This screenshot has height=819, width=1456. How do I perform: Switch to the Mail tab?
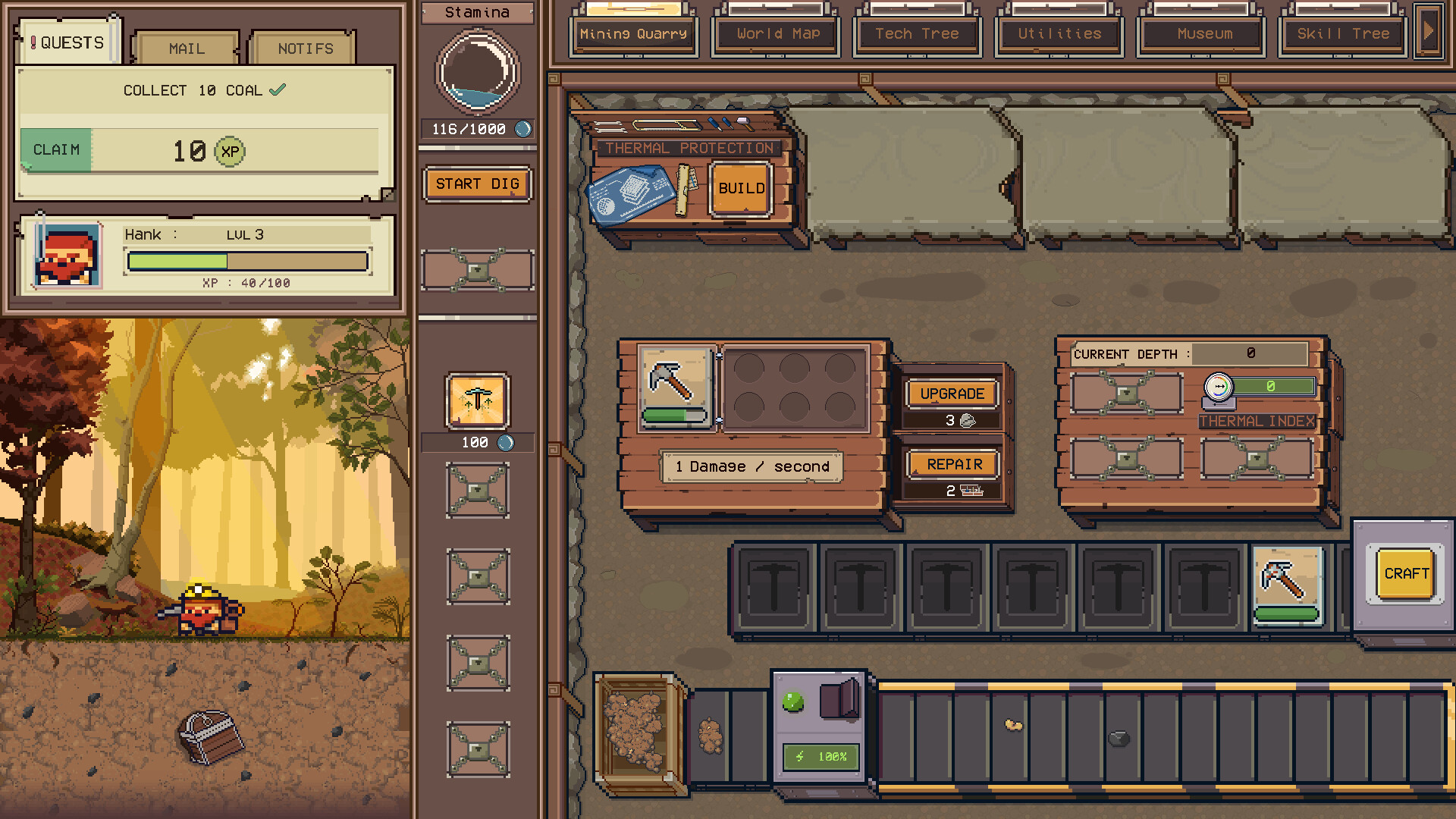click(185, 48)
